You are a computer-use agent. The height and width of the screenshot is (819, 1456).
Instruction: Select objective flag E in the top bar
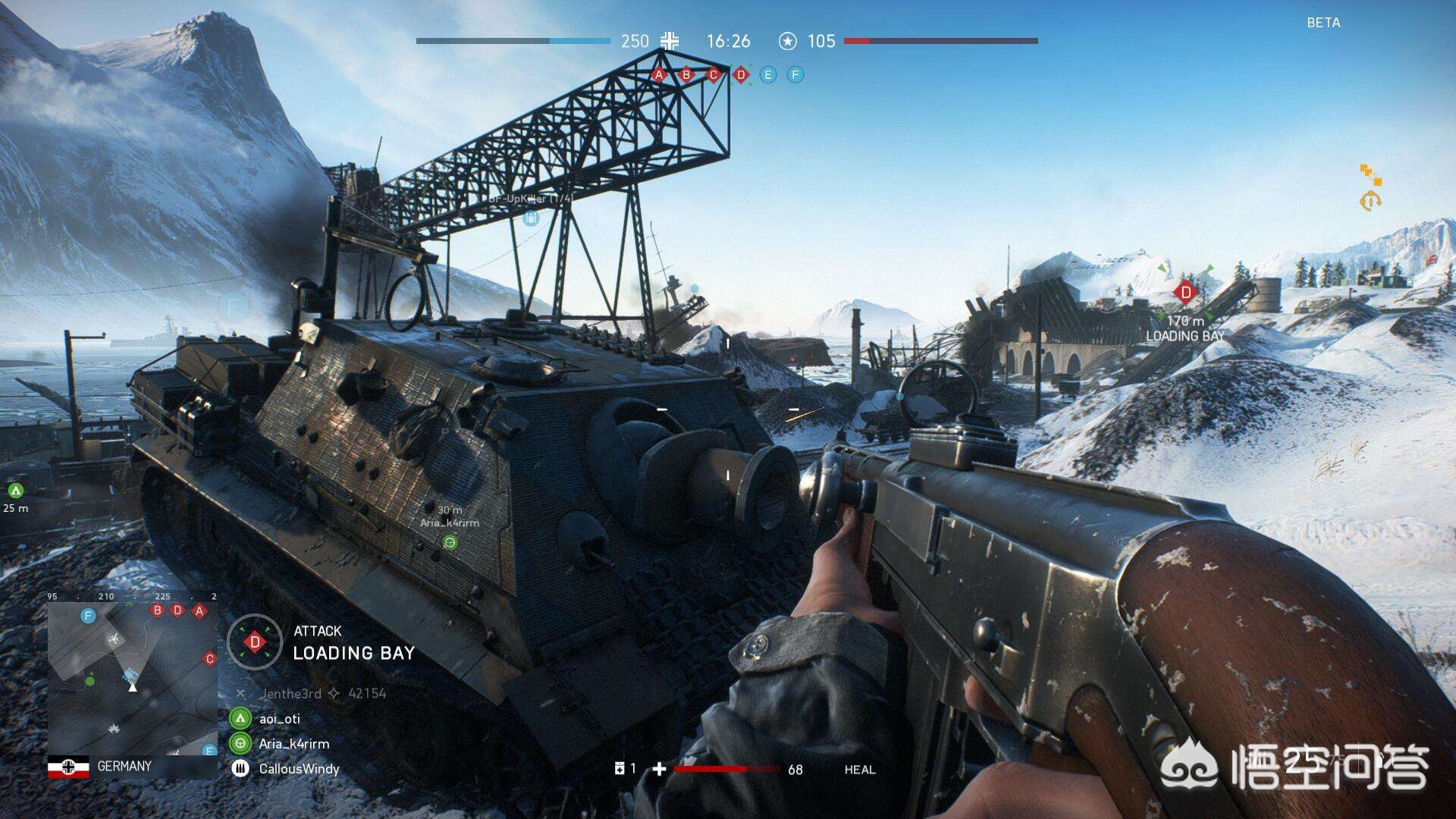[768, 74]
